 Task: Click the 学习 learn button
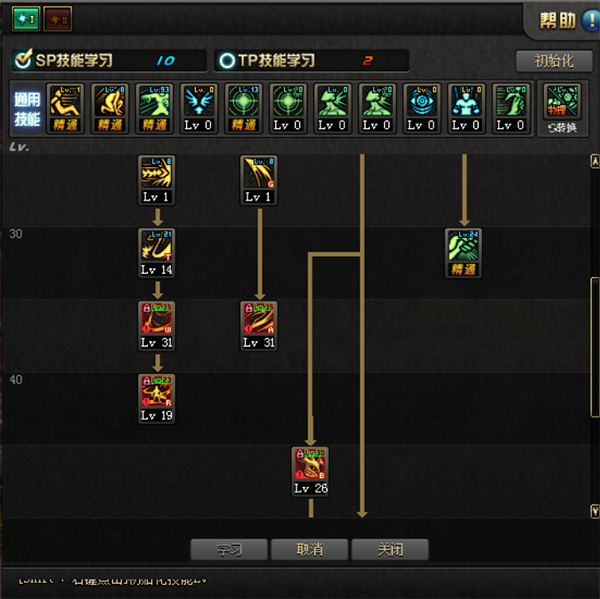tap(229, 550)
